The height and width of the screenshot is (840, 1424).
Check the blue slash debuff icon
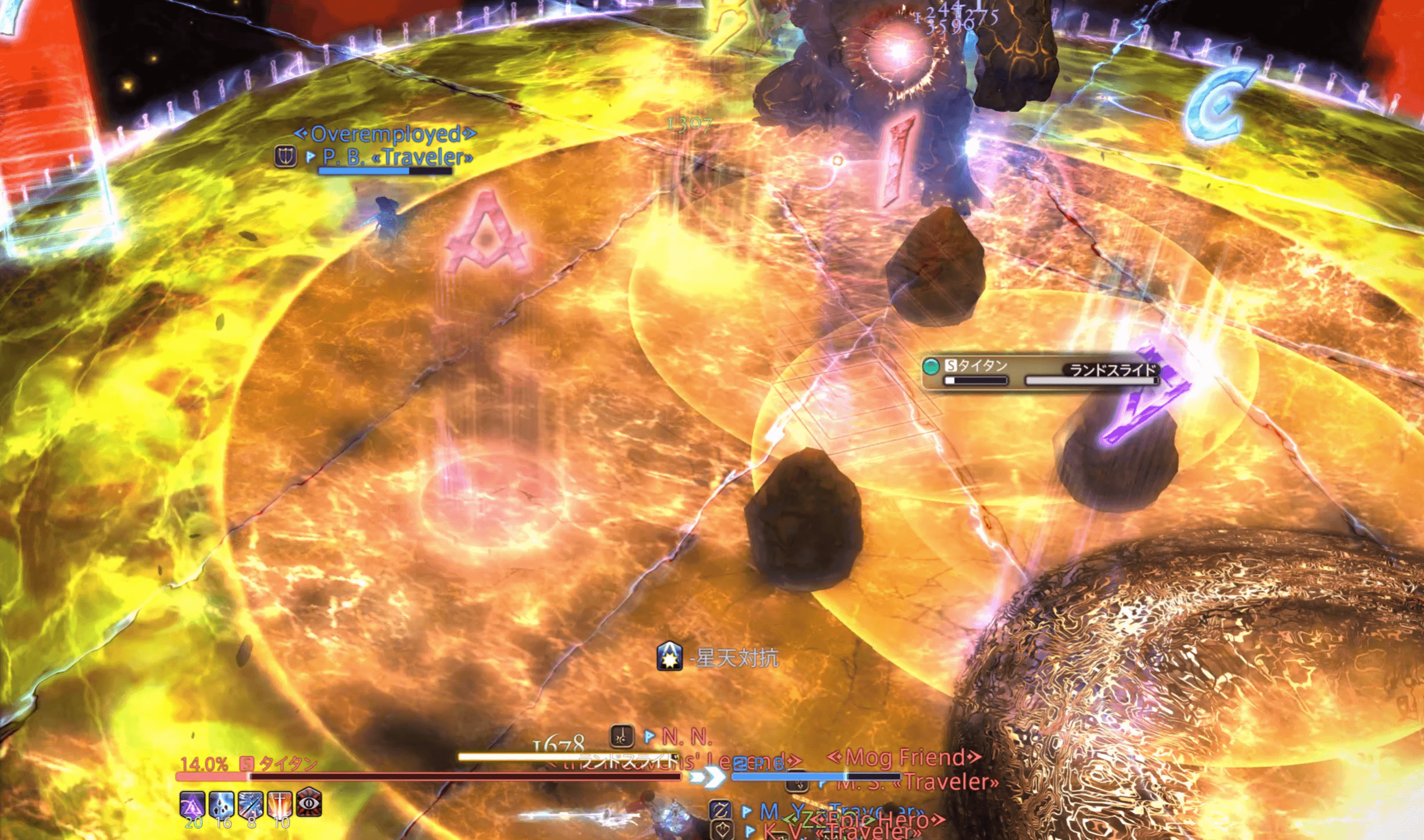pyautogui.click(x=251, y=803)
